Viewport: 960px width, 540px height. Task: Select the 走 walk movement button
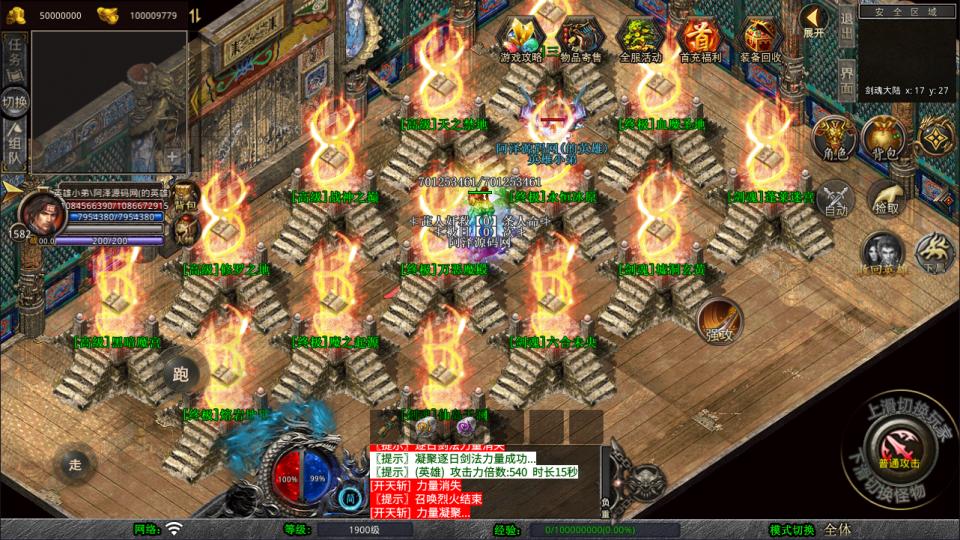tap(74, 463)
